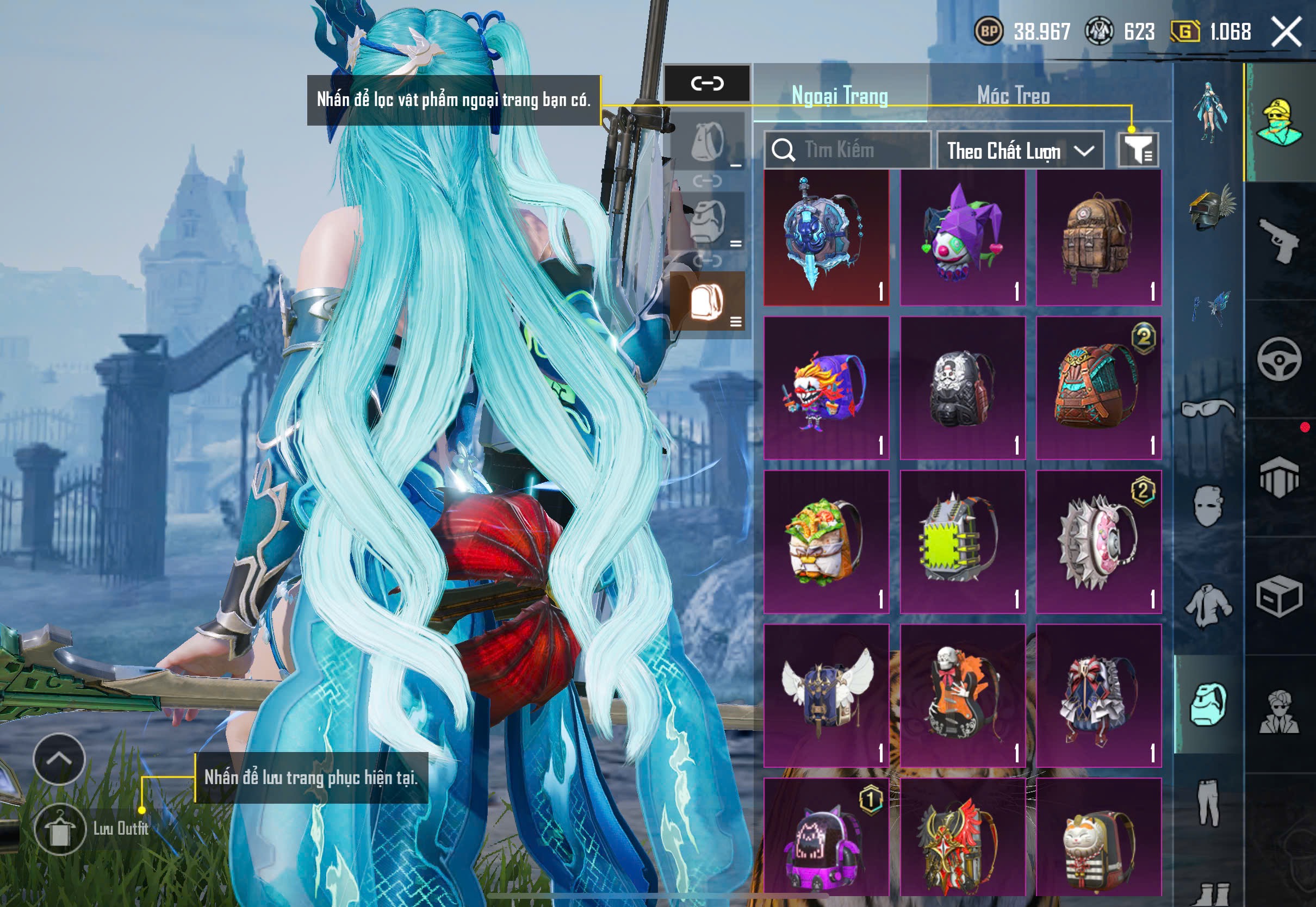The image size is (1316, 907).
Task: Show the pistol weapon skins section
Action: [x=1279, y=241]
